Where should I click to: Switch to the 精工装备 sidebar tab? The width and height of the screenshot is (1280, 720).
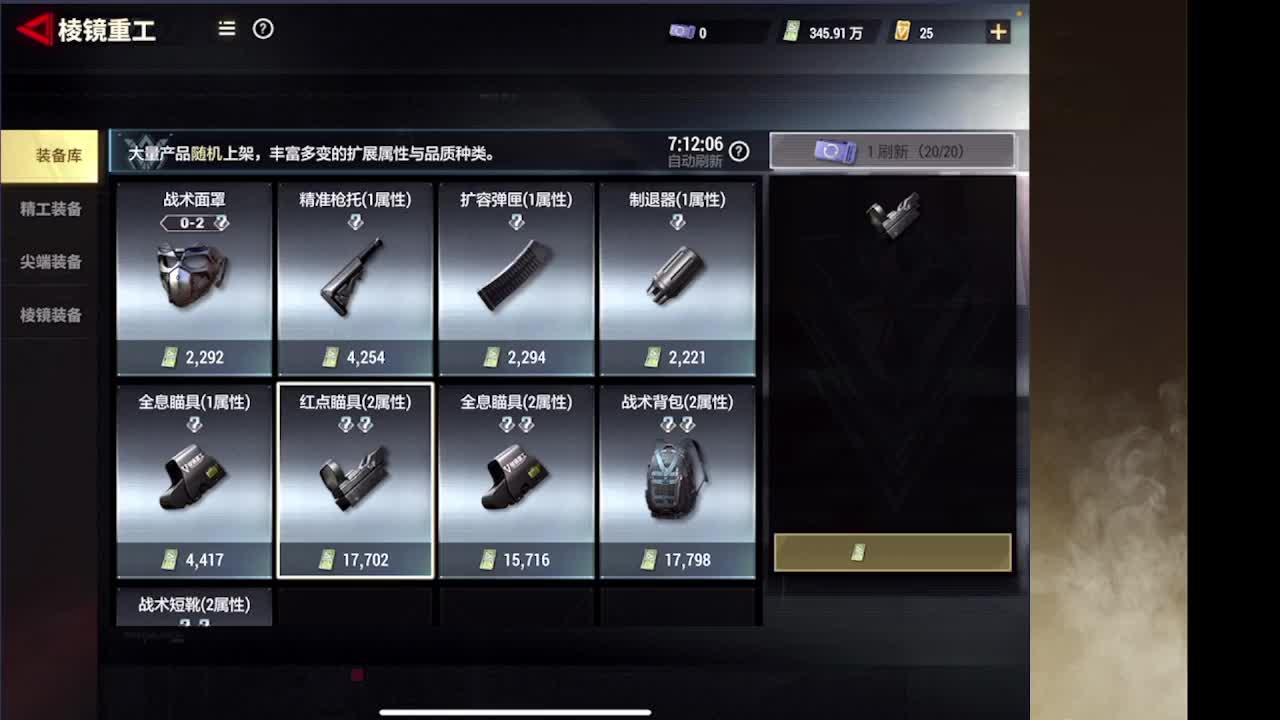[x=48, y=209]
